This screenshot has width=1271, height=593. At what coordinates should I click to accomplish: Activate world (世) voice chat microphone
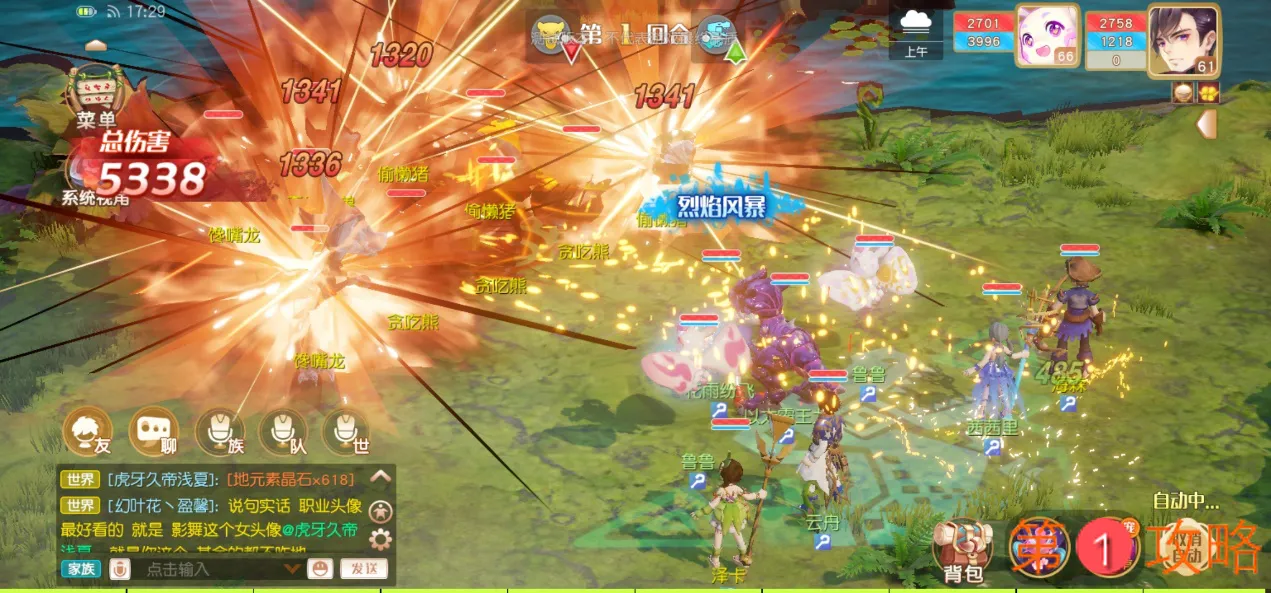click(346, 432)
